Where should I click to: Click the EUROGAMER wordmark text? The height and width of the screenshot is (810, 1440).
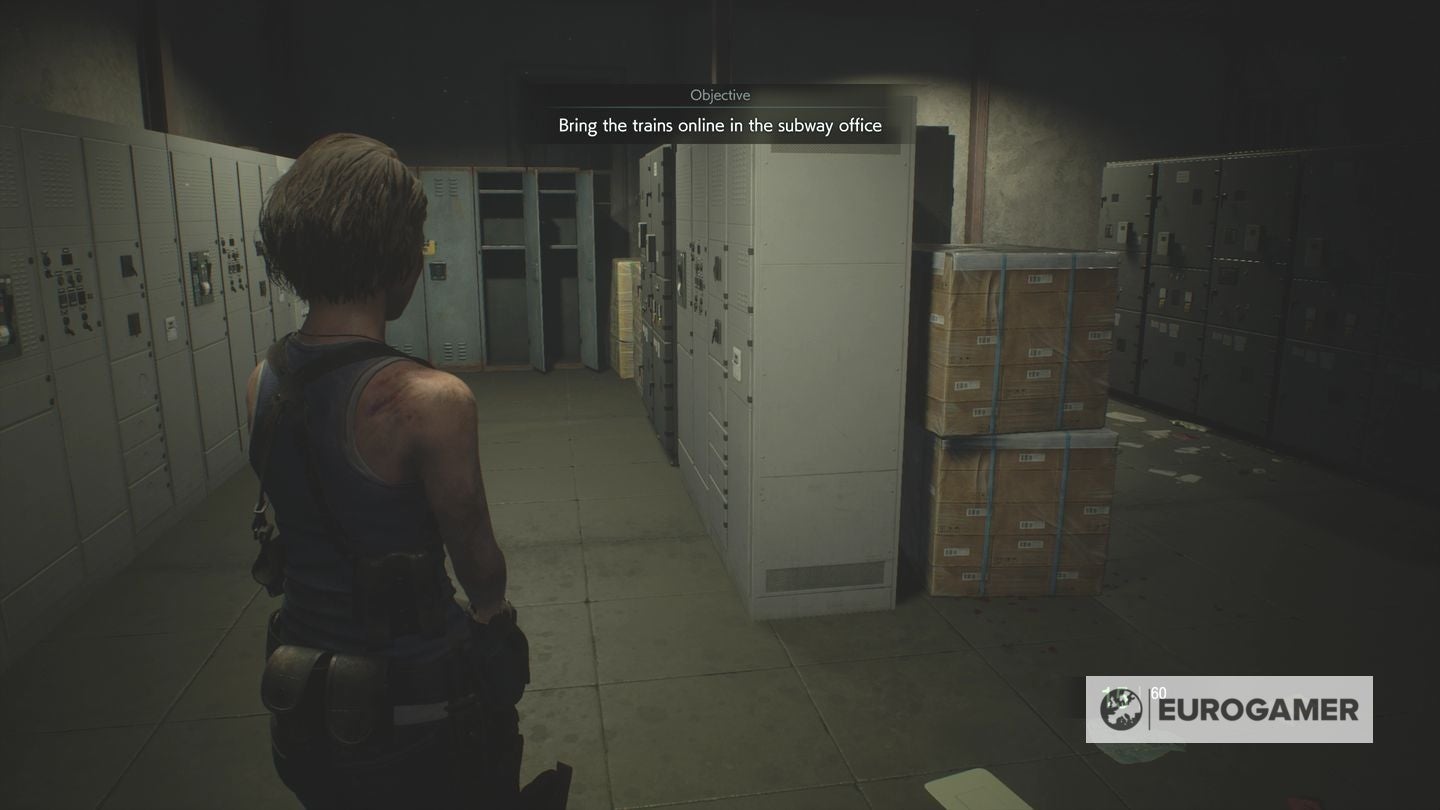tap(1260, 711)
